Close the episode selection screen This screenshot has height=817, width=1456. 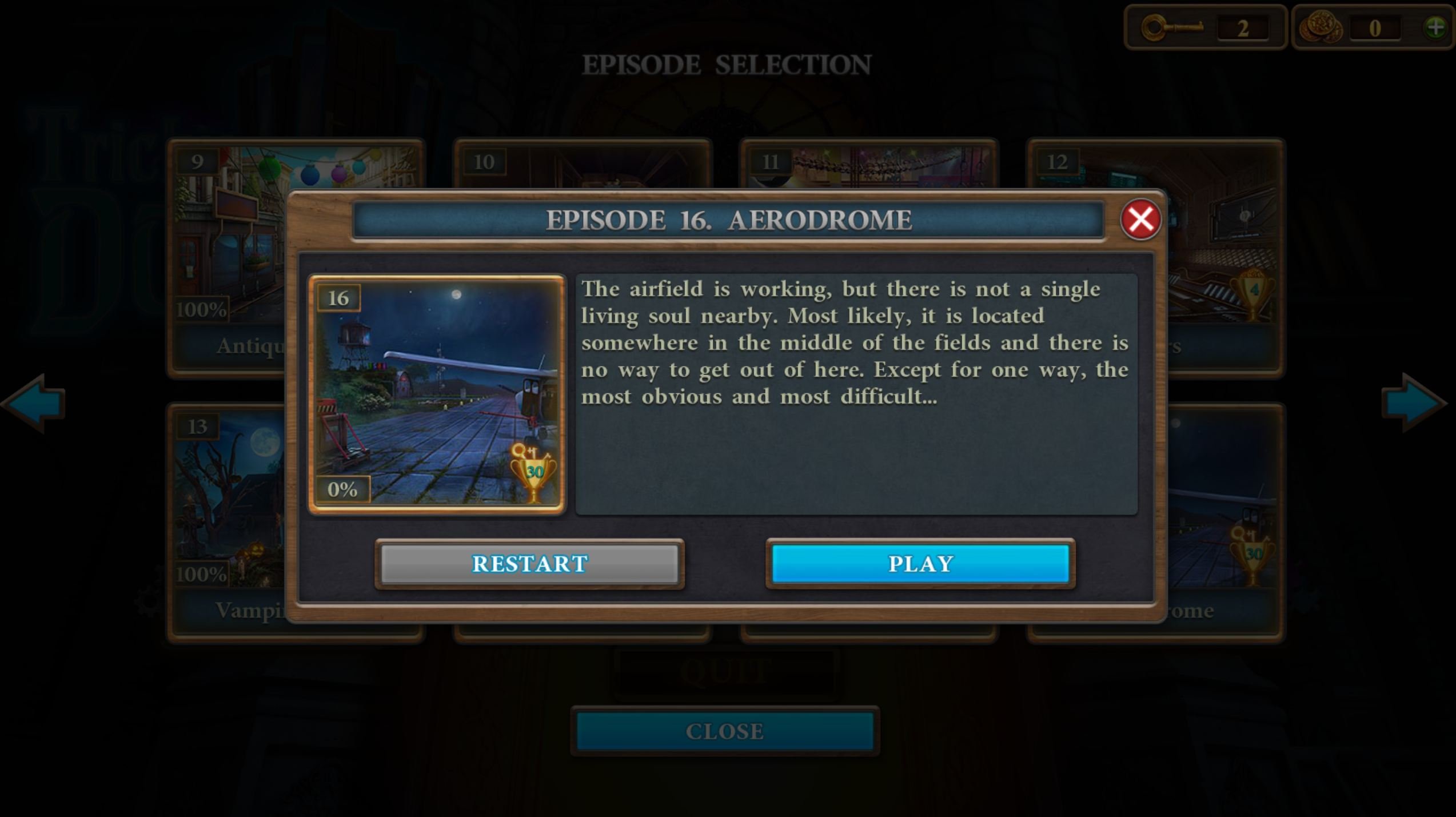point(724,731)
